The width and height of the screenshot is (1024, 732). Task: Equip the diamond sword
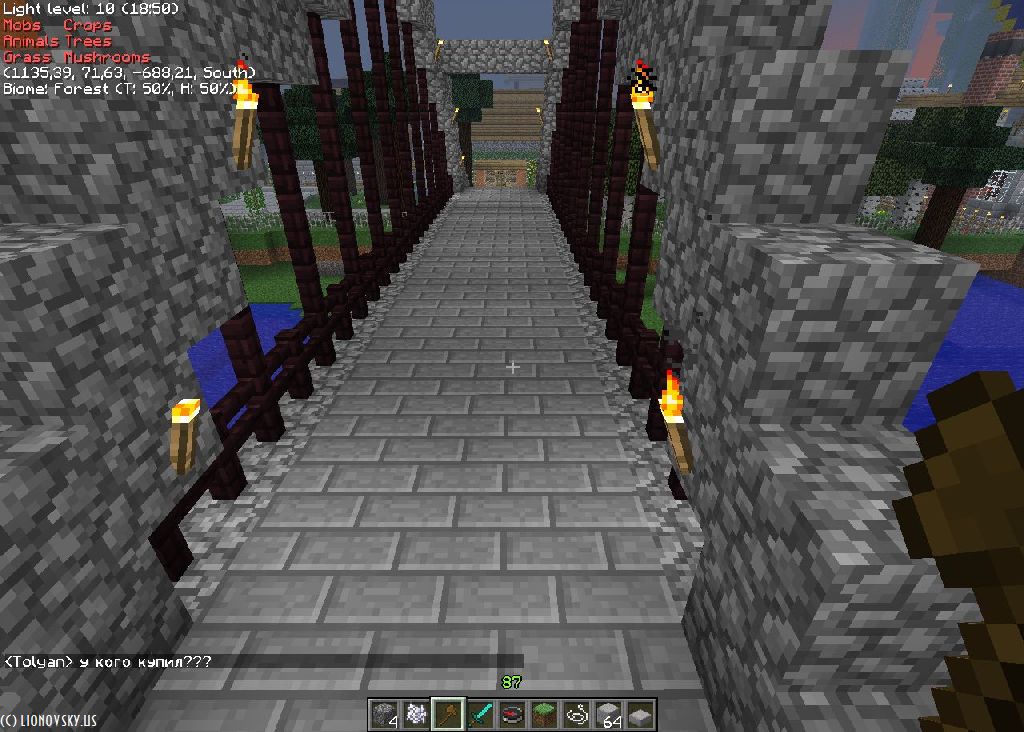click(480, 715)
